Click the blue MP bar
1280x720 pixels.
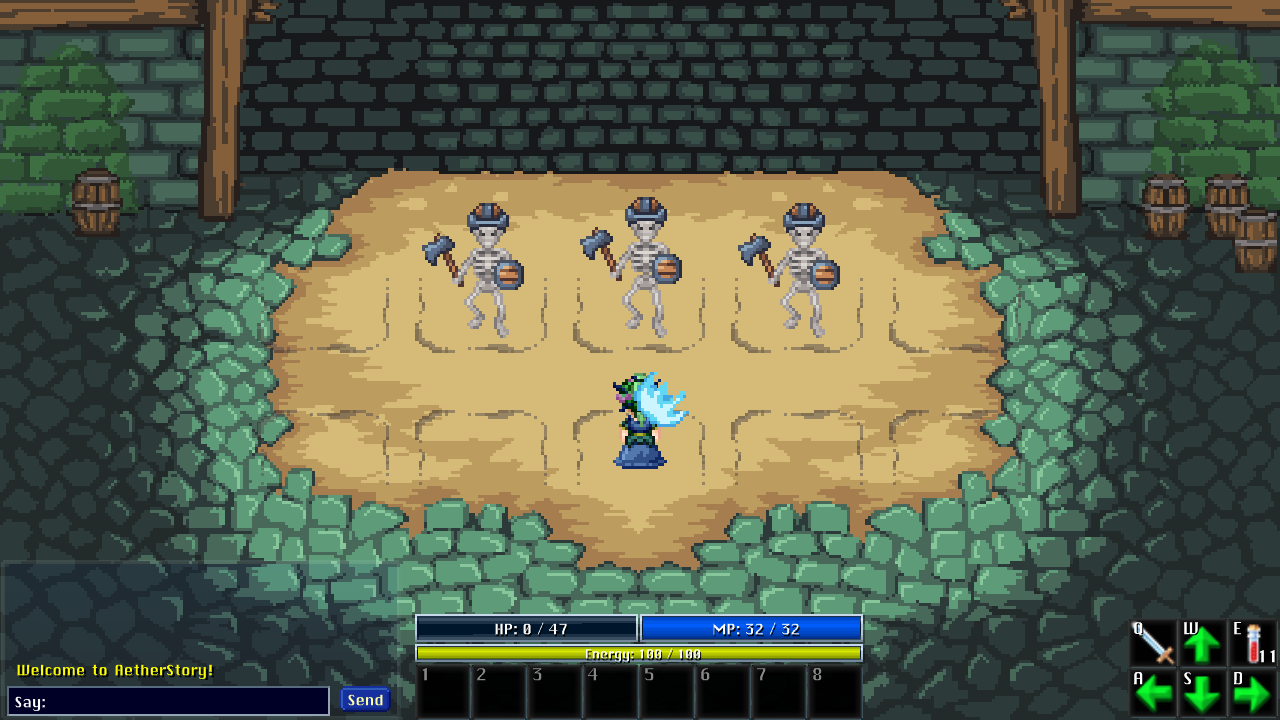click(x=752, y=628)
